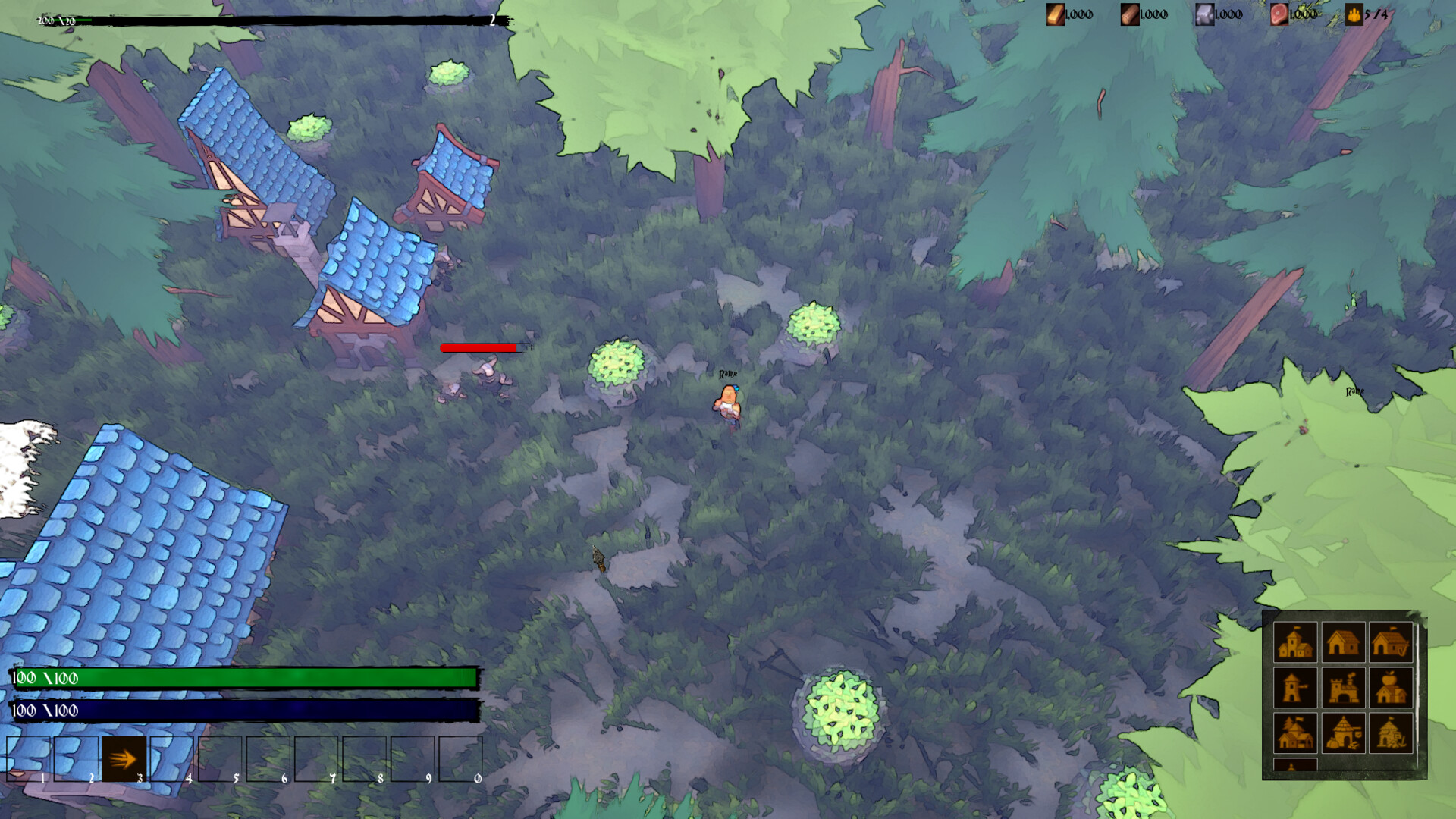This screenshot has width=1456, height=819.
Task: Select the pumpkin granary hut icon
Action: pos(1344,733)
